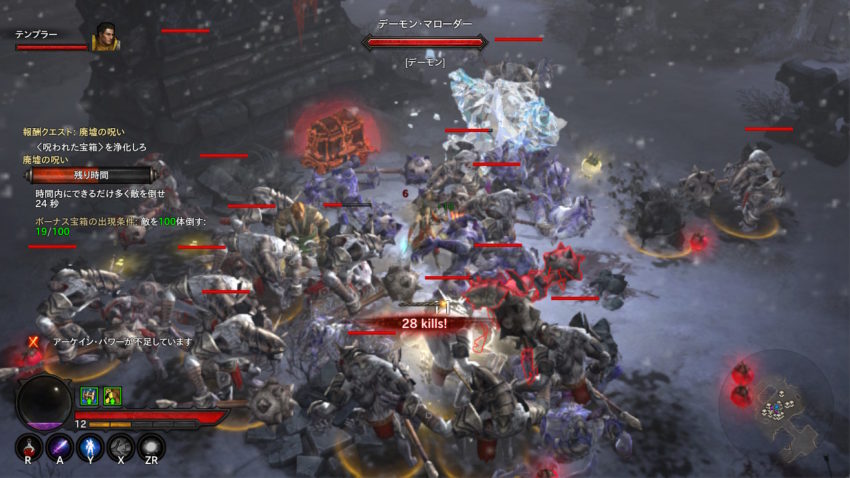Select the Templar follower portrait

pos(105,38)
